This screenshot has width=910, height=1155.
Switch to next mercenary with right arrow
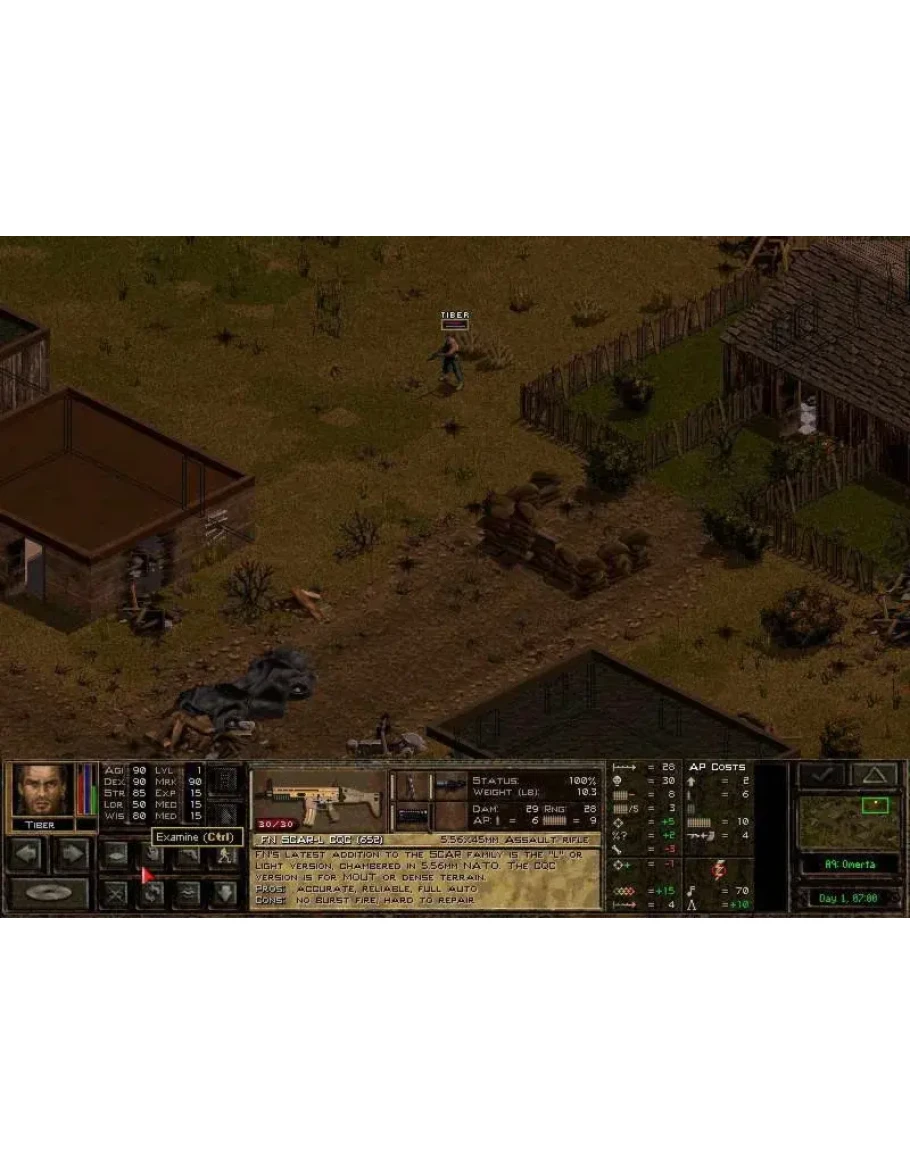(x=71, y=854)
